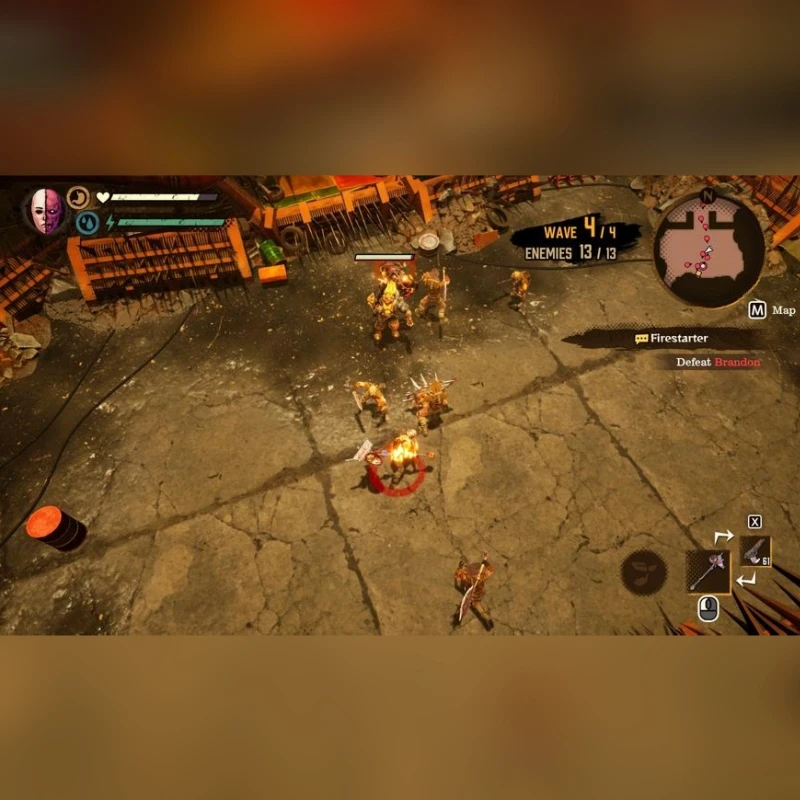The image size is (800, 800).
Task: Select the water droplets thirst icon
Action: coord(87,222)
